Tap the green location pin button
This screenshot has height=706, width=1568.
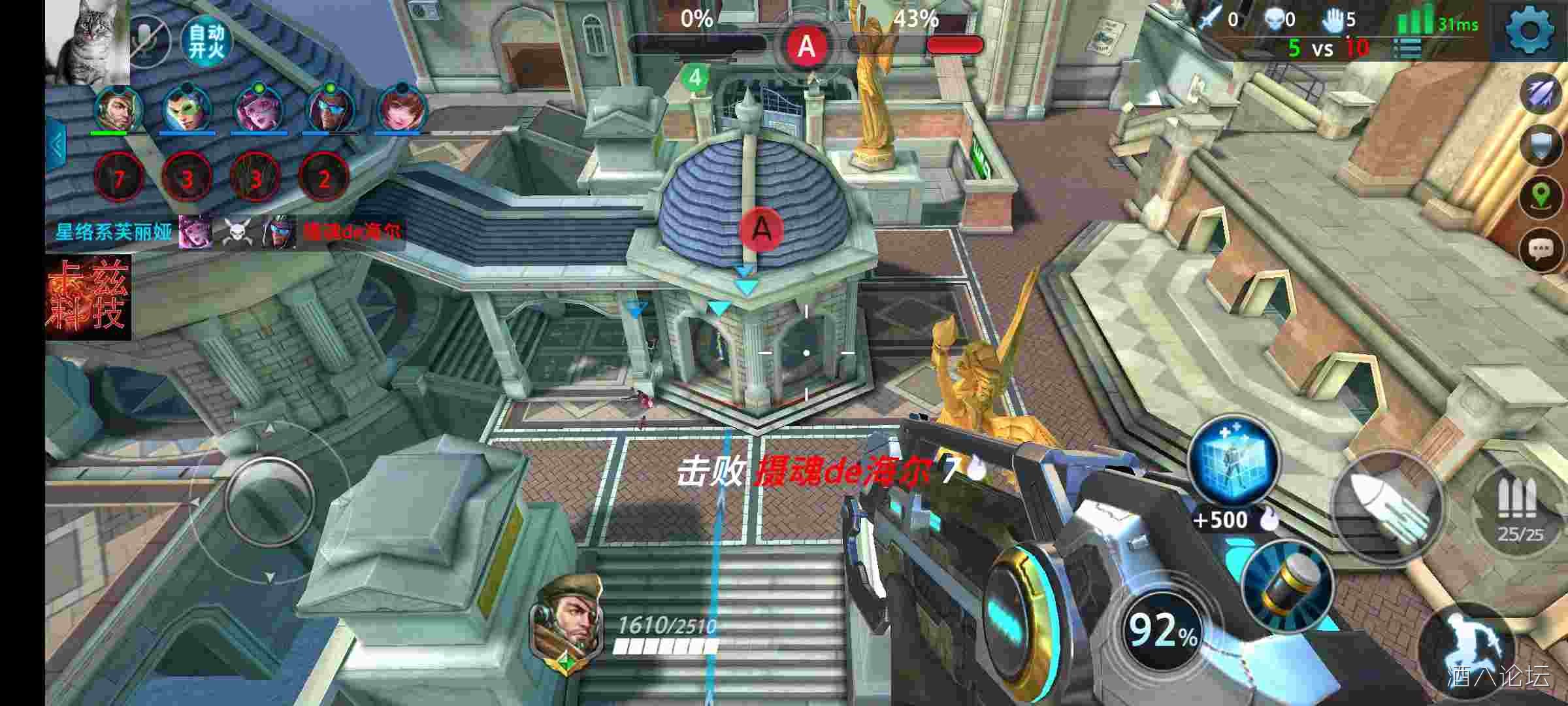[1541, 195]
